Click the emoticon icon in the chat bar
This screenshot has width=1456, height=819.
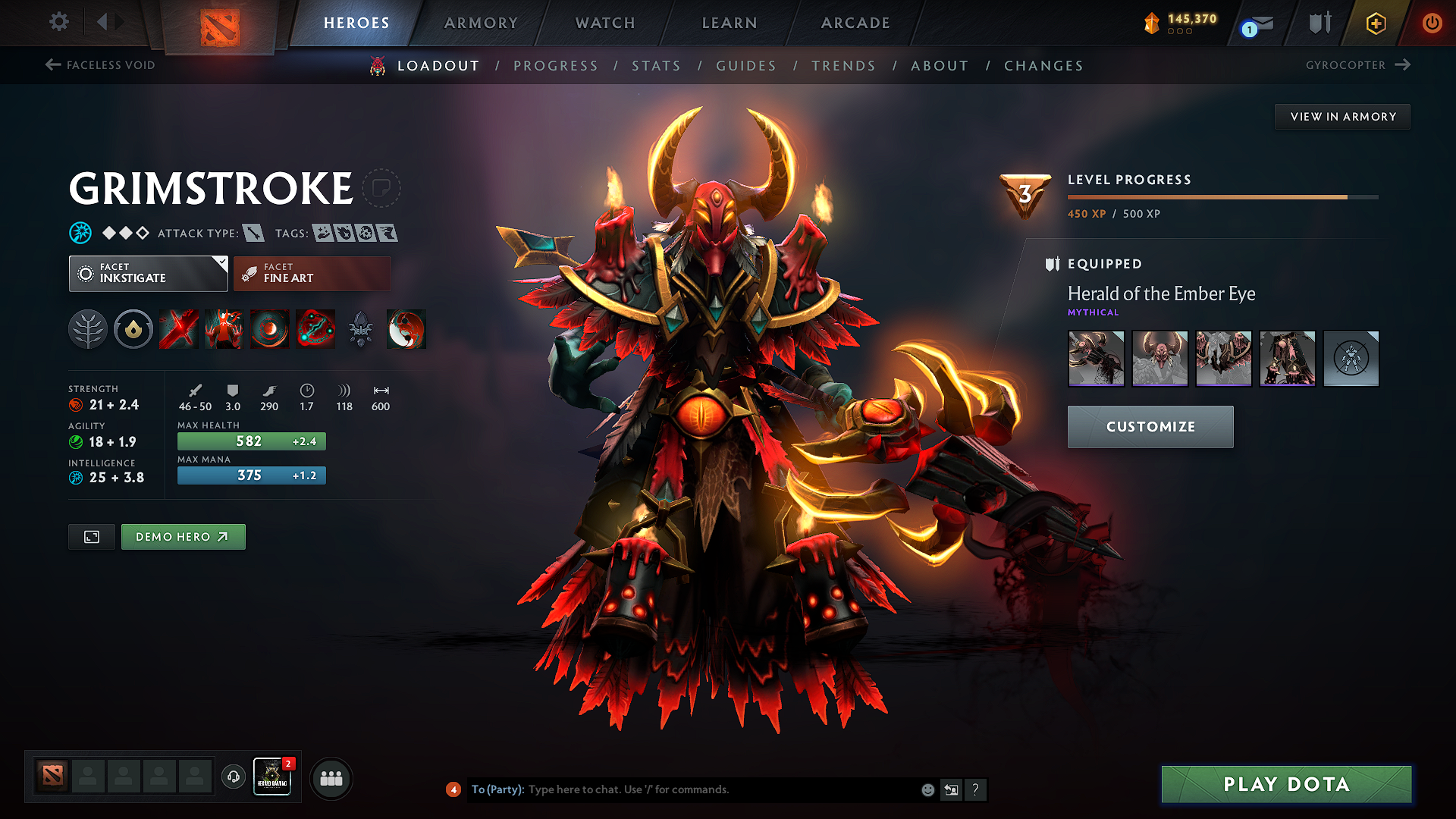(x=927, y=789)
